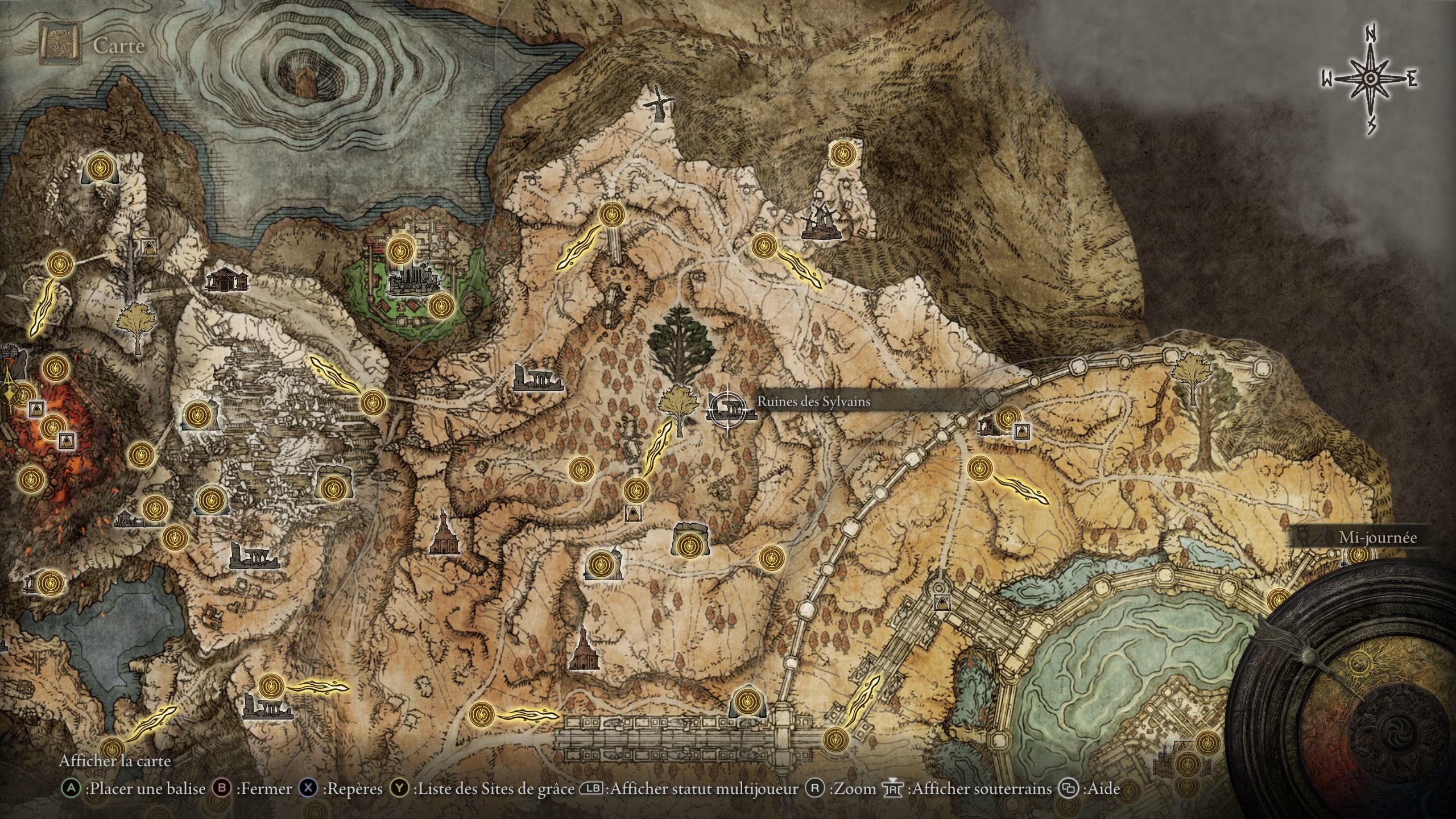This screenshot has height=819, width=1456.
Task: Select the wooden shack map icon
Action: [227, 279]
